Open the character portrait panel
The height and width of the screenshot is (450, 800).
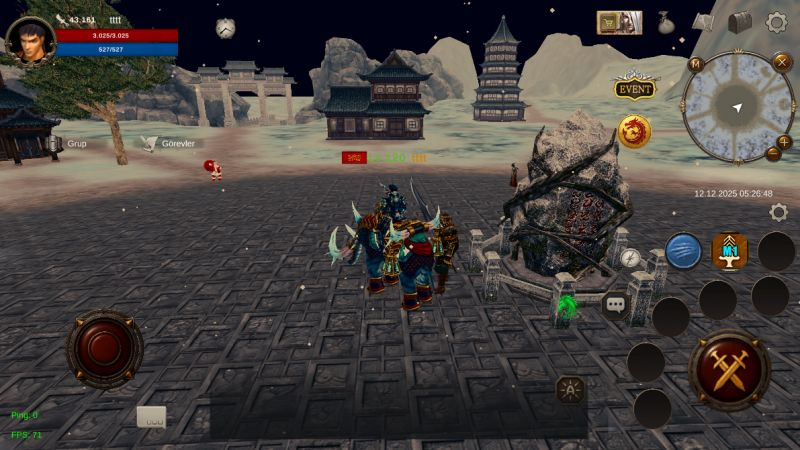(30, 40)
